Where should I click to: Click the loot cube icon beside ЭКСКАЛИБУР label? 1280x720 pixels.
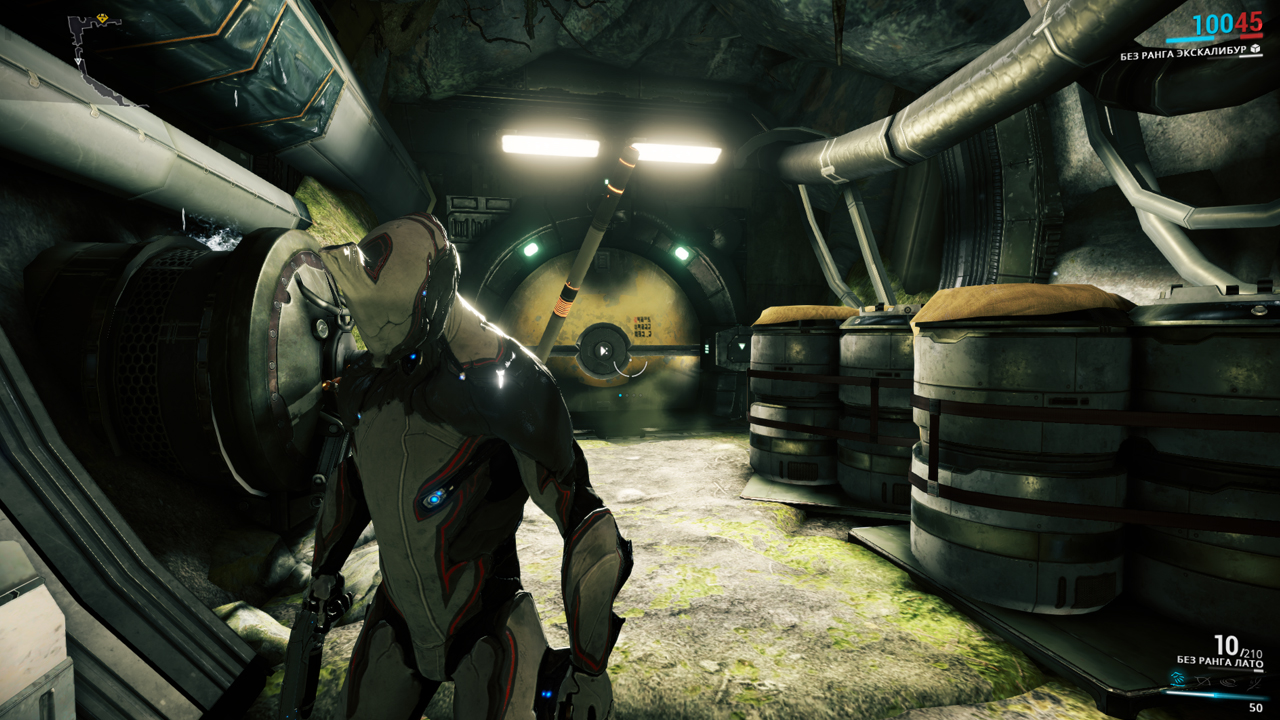pyautogui.click(x=1255, y=49)
